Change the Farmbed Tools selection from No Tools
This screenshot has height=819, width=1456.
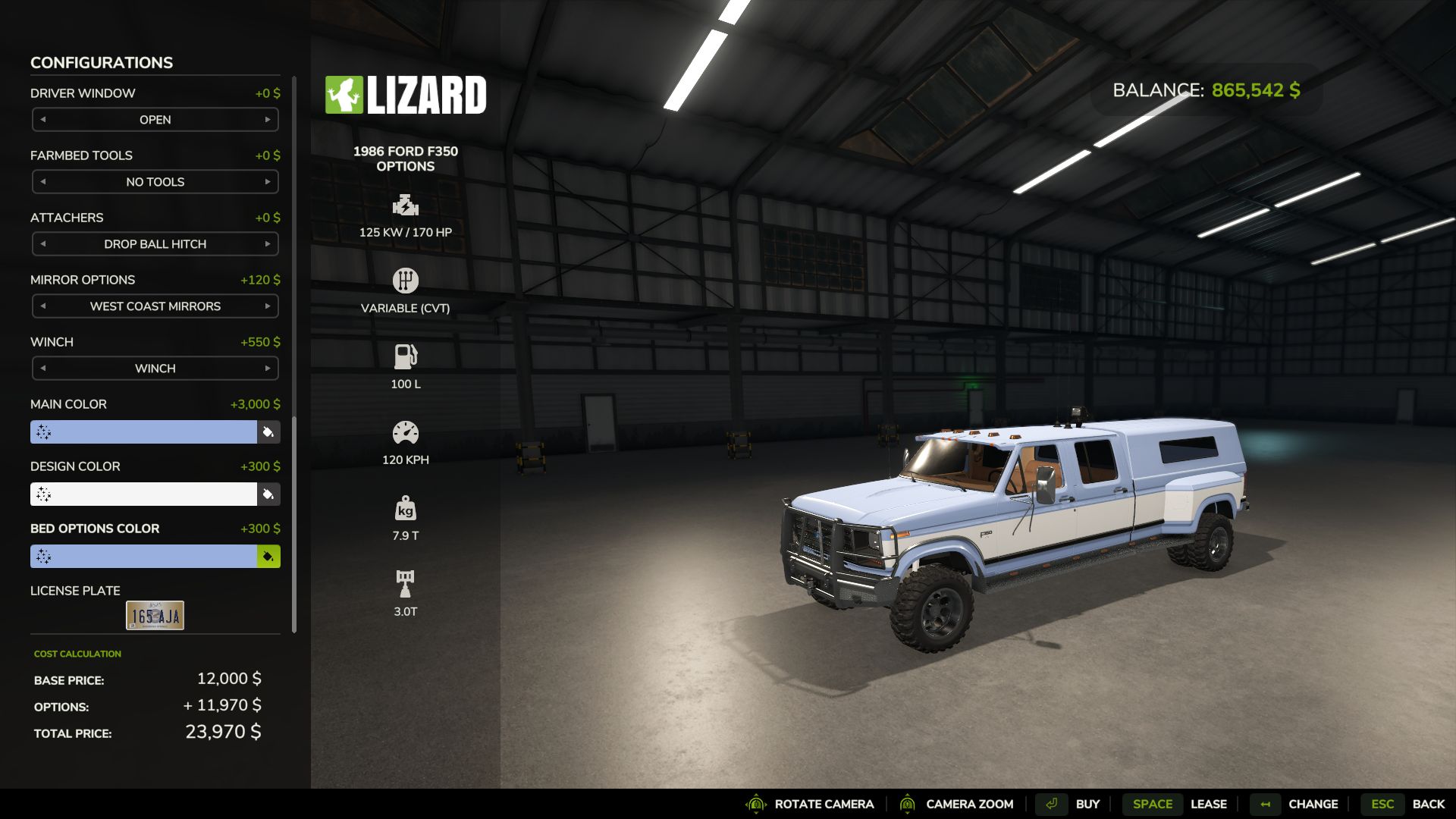268,181
